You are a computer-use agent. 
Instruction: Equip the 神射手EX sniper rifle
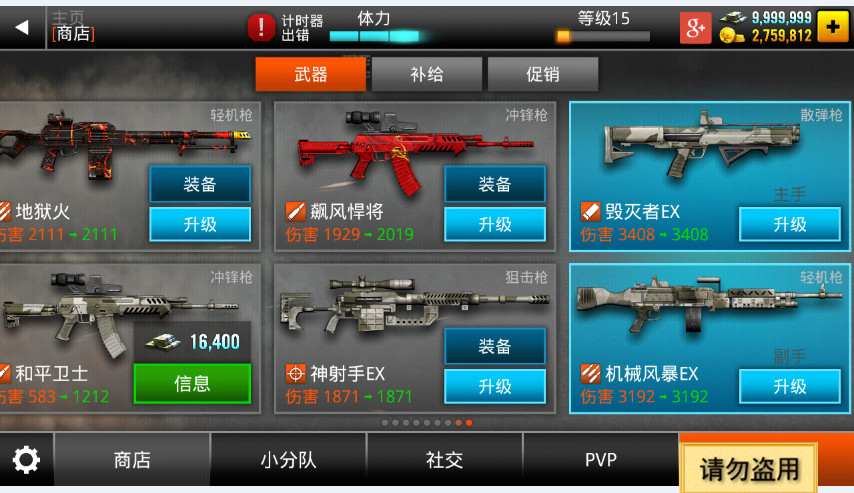tap(495, 346)
